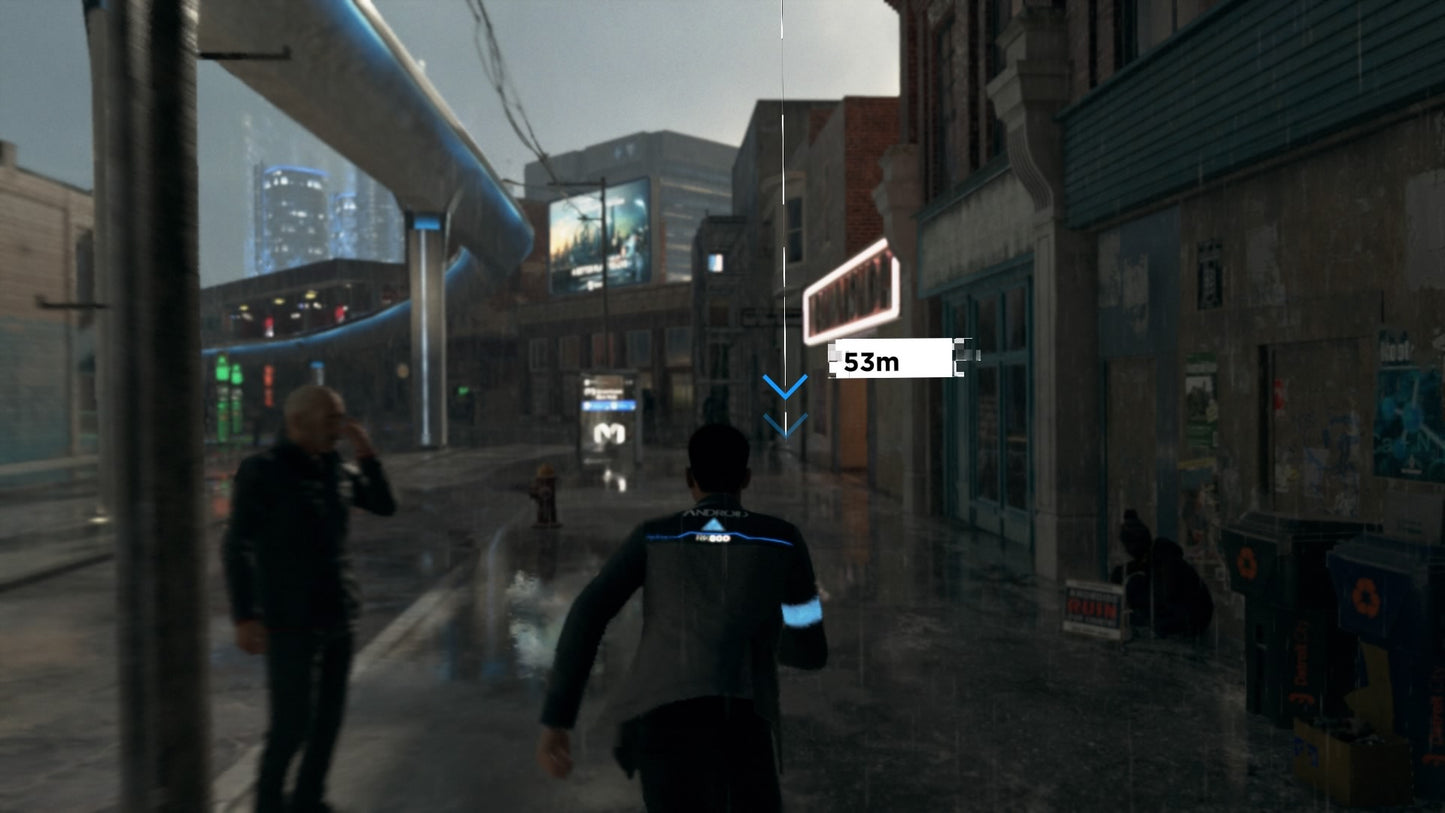Toggle the lower blue waypoint chevron
Image resolution: width=1445 pixels, height=813 pixels.
click(x=784, y=424)
